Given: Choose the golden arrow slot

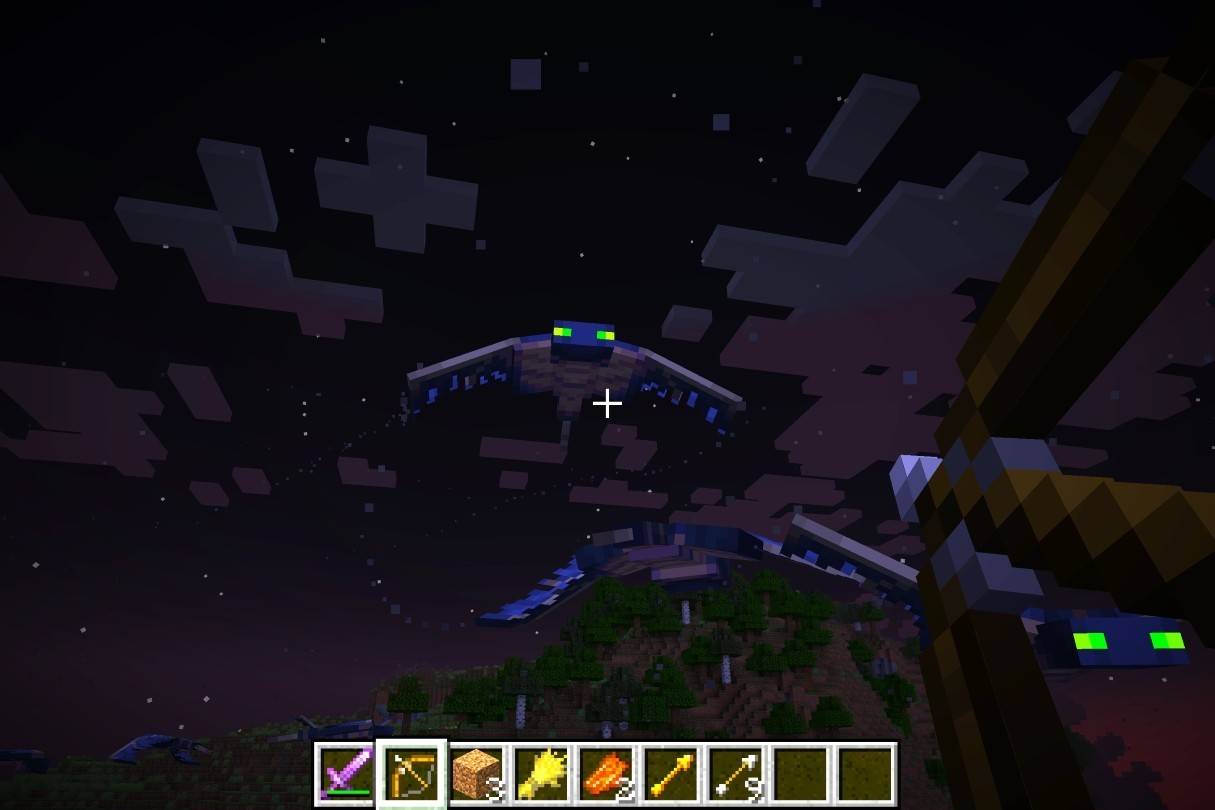Looking at the screenshot, I should pos(670,774).
